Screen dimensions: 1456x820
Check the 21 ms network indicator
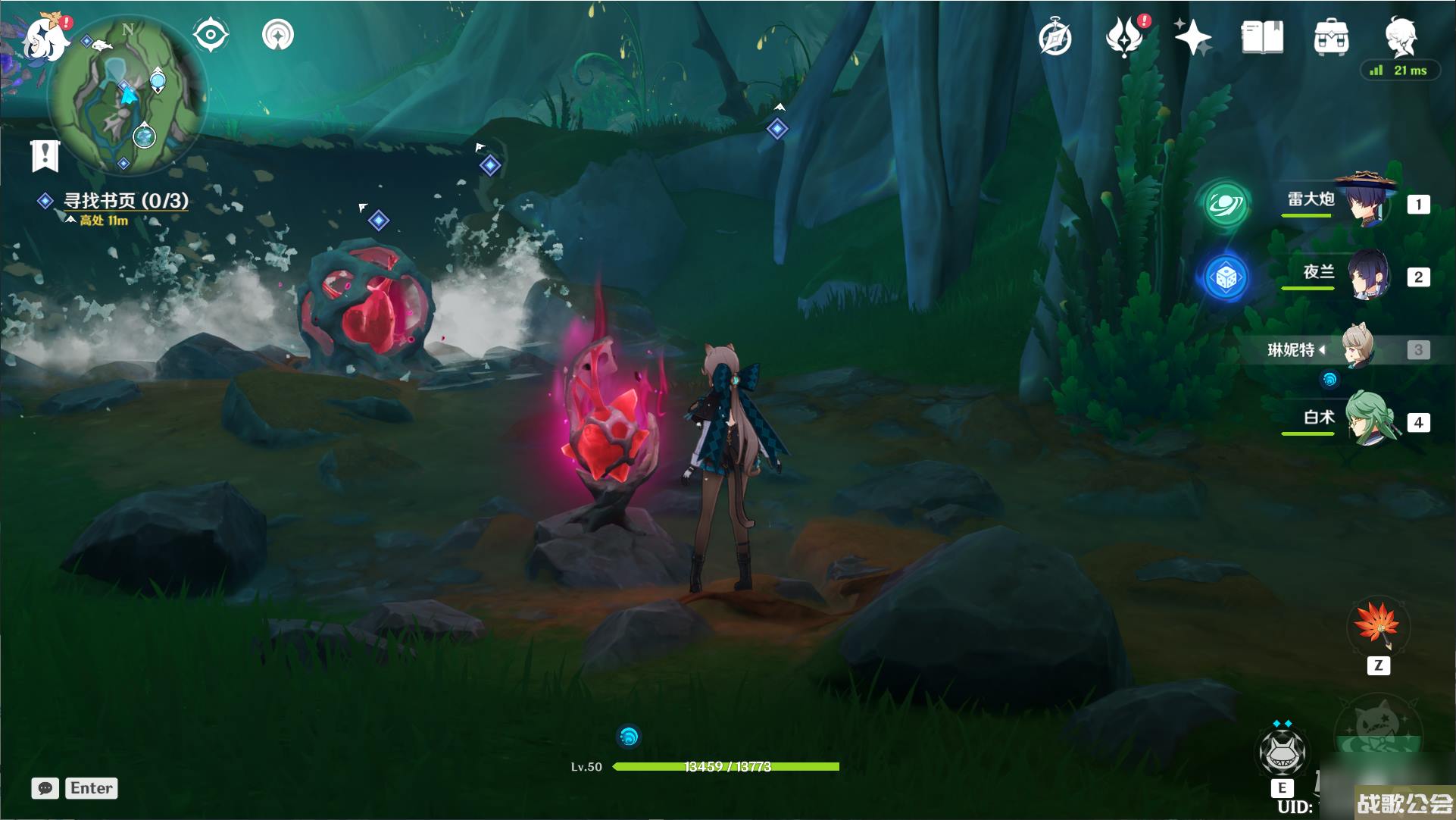click(1399, 70)
